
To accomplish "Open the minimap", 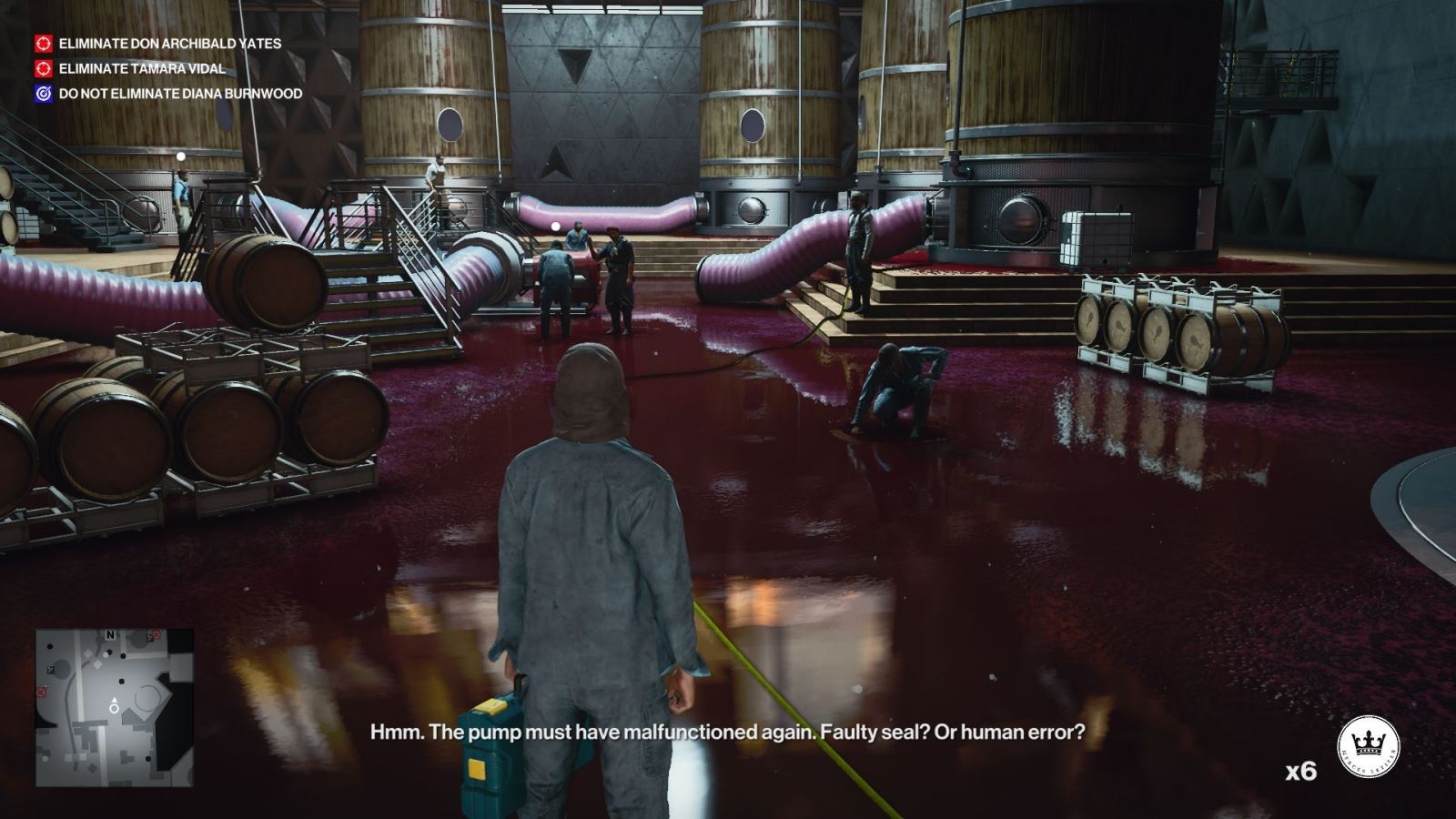I will pos(115,707).
